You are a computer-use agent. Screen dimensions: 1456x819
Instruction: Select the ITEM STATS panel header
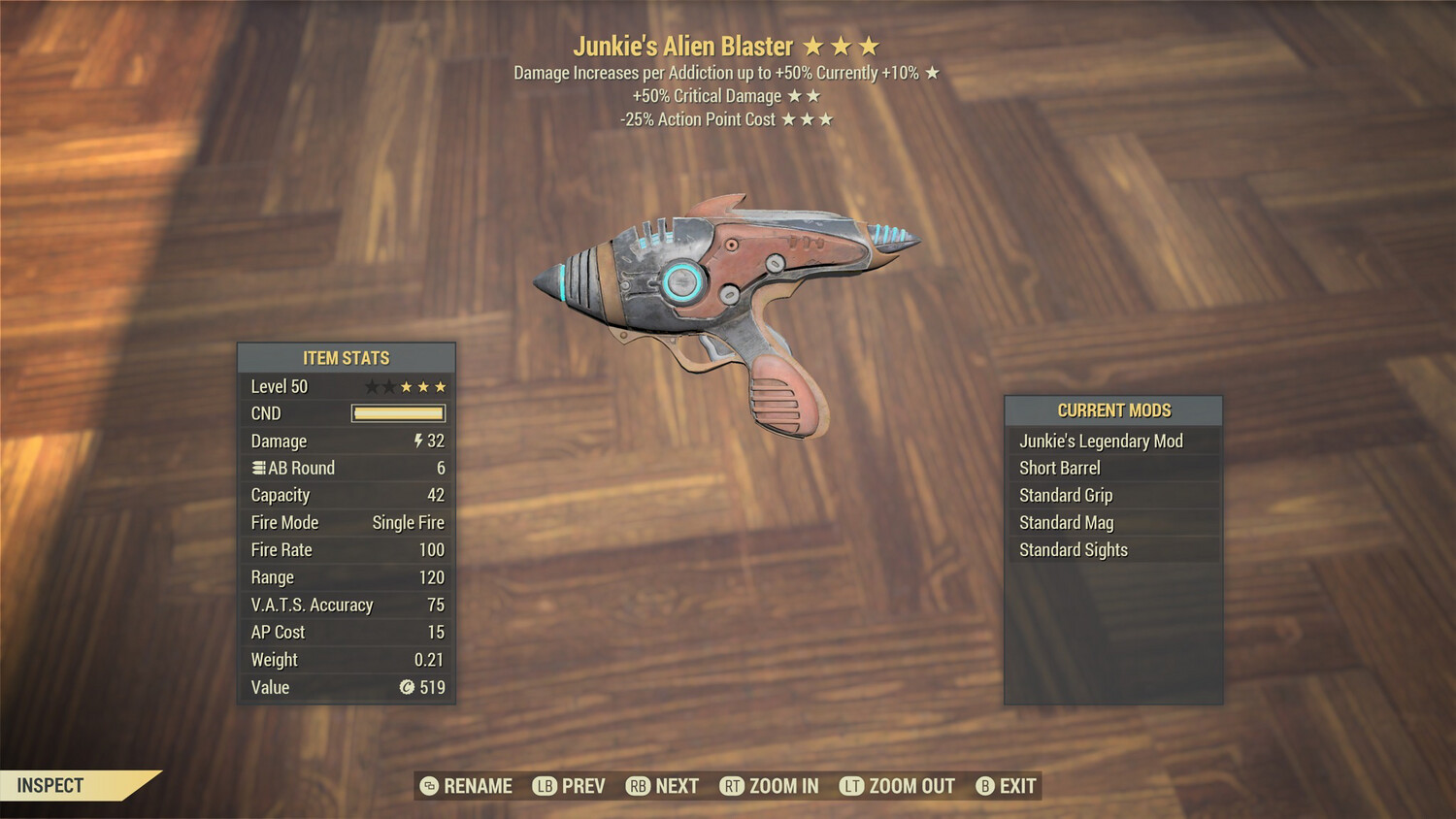pyautogui.click(x=346, y=357)
